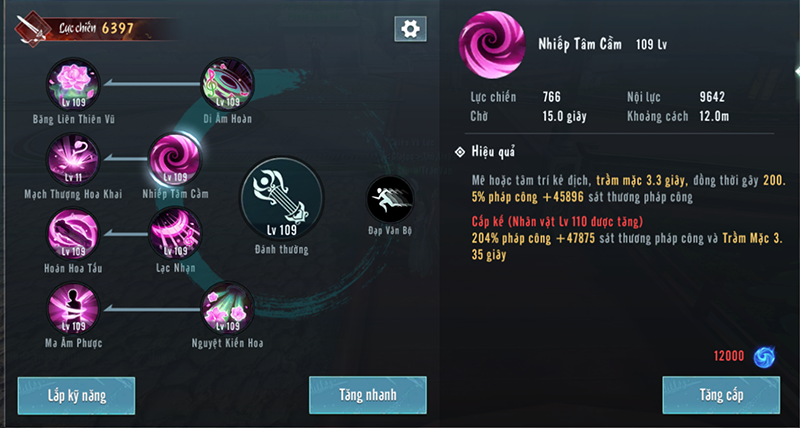Activate the Tăng nhanh quick upgrade button

367,395
